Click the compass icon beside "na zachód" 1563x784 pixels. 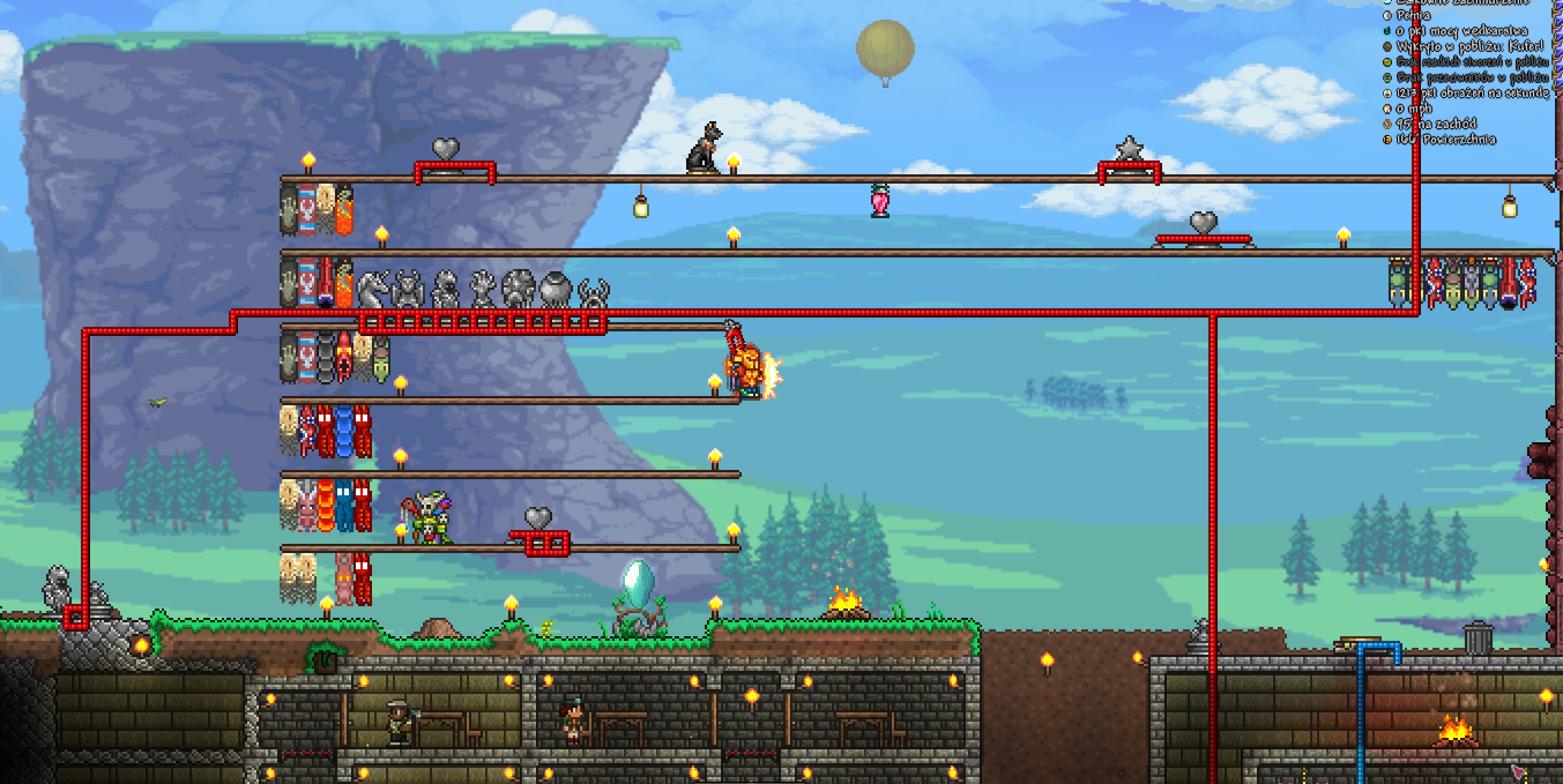click(1387, 124)
